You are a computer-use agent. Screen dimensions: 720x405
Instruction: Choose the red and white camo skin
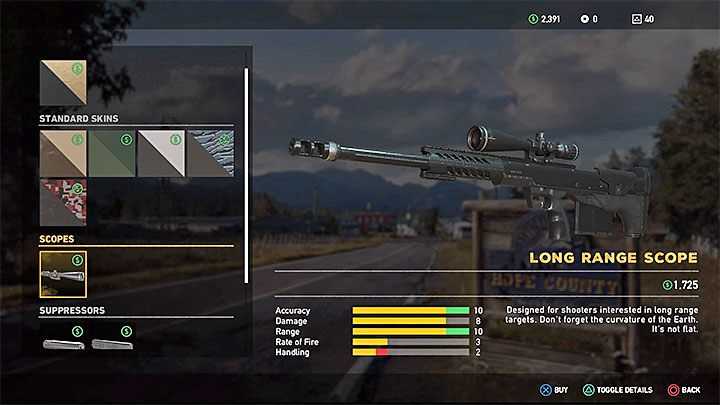(63, 201)
